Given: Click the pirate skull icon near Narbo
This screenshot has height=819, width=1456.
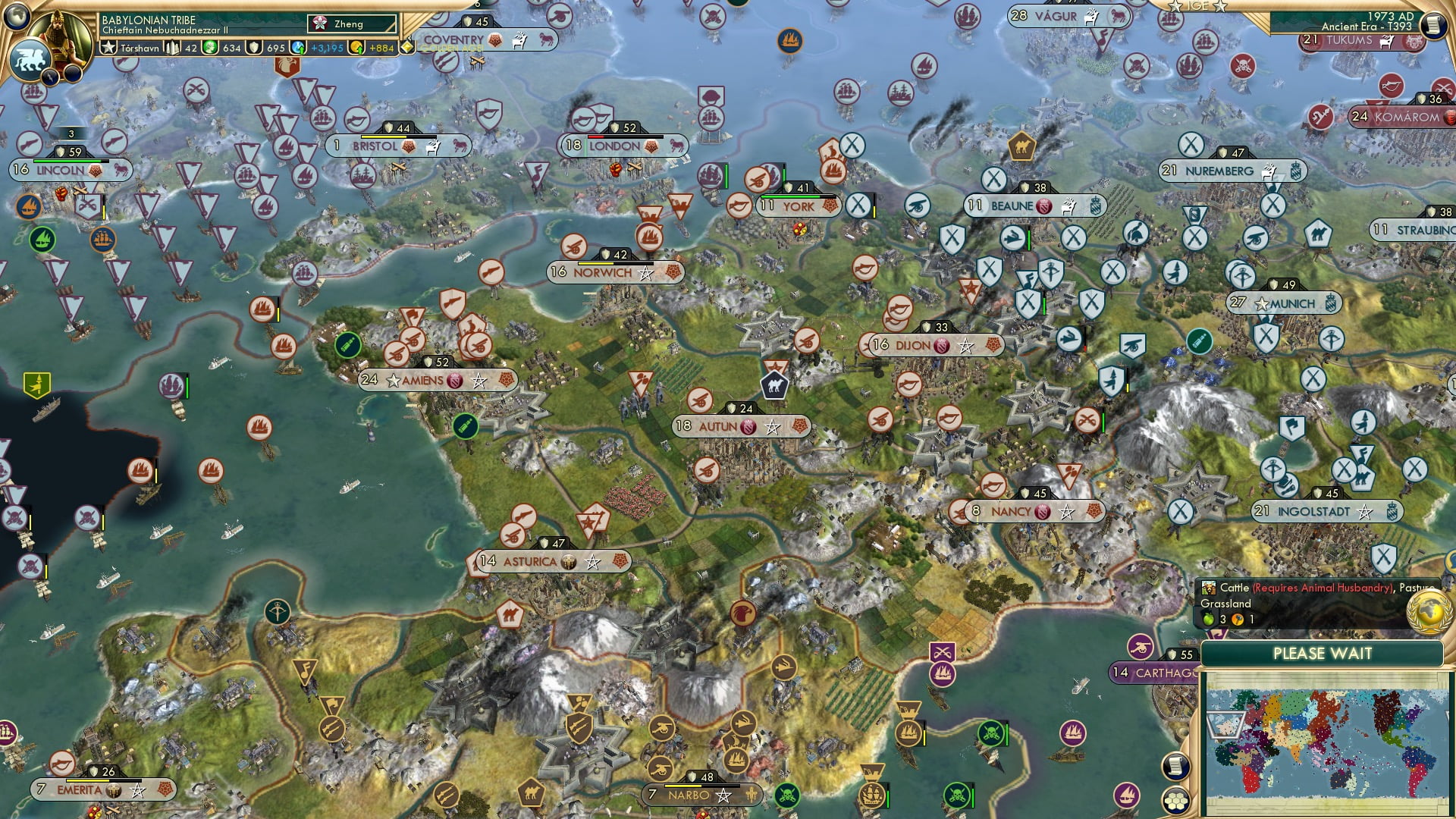Looking at the screenshot, I should [x=787, y=795].
